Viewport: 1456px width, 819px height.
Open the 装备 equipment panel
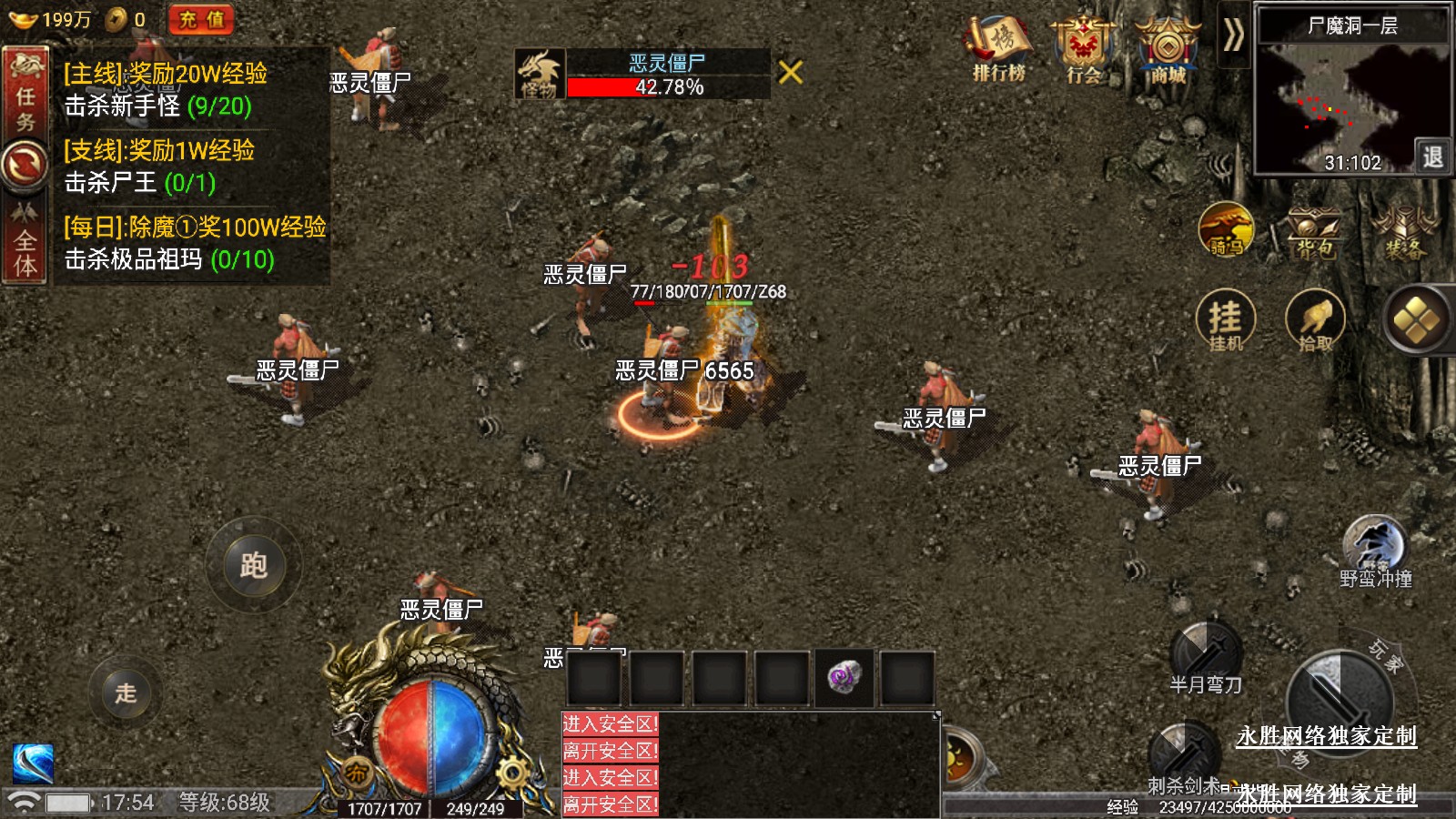coord(1403,232)
